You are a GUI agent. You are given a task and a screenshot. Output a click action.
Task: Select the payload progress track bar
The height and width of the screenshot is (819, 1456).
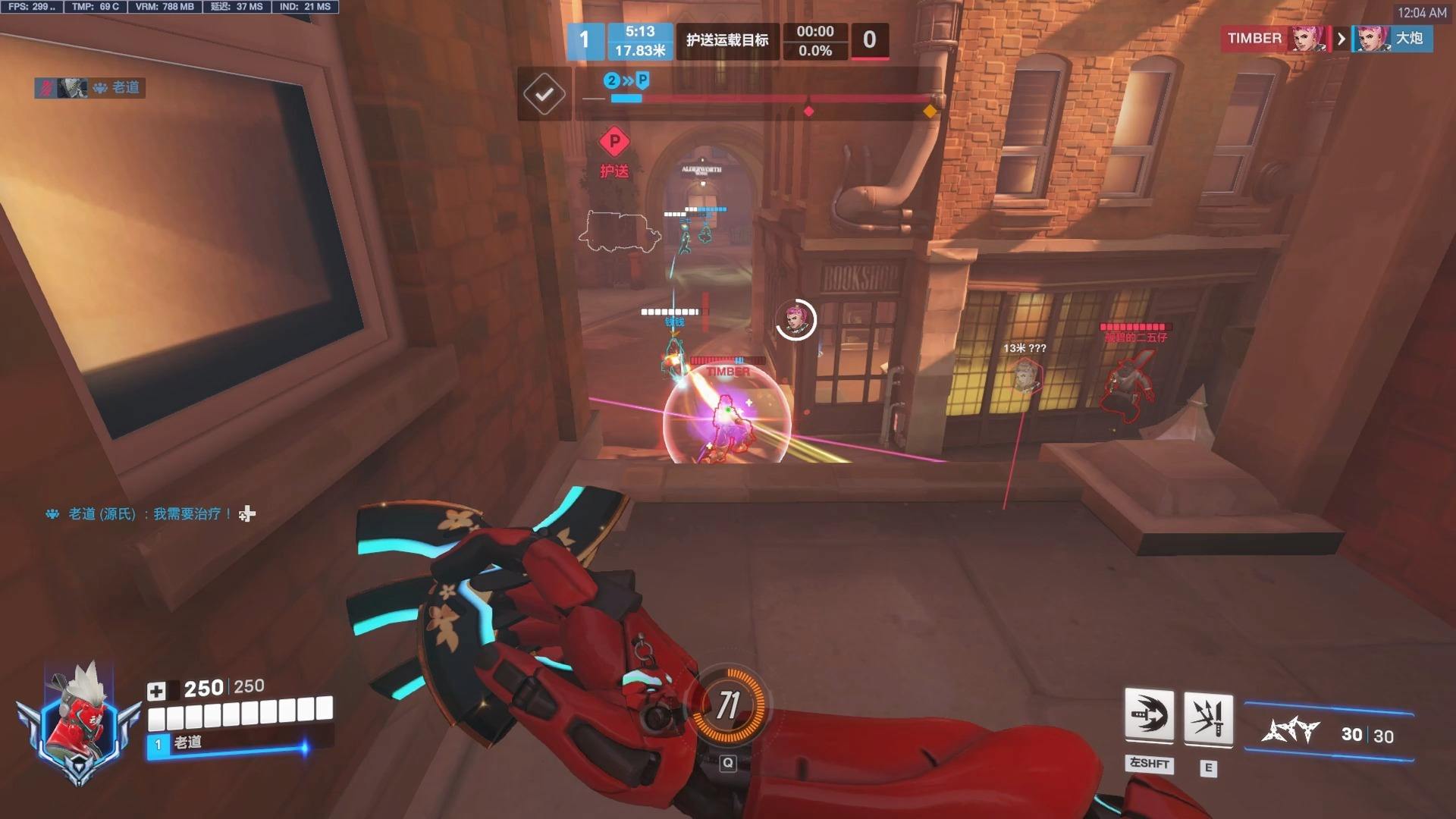tap(773, 99)
